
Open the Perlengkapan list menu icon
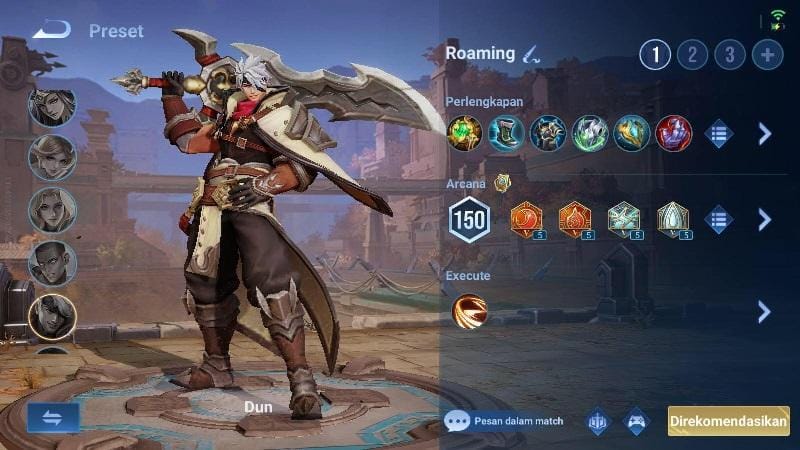(718, 133)
